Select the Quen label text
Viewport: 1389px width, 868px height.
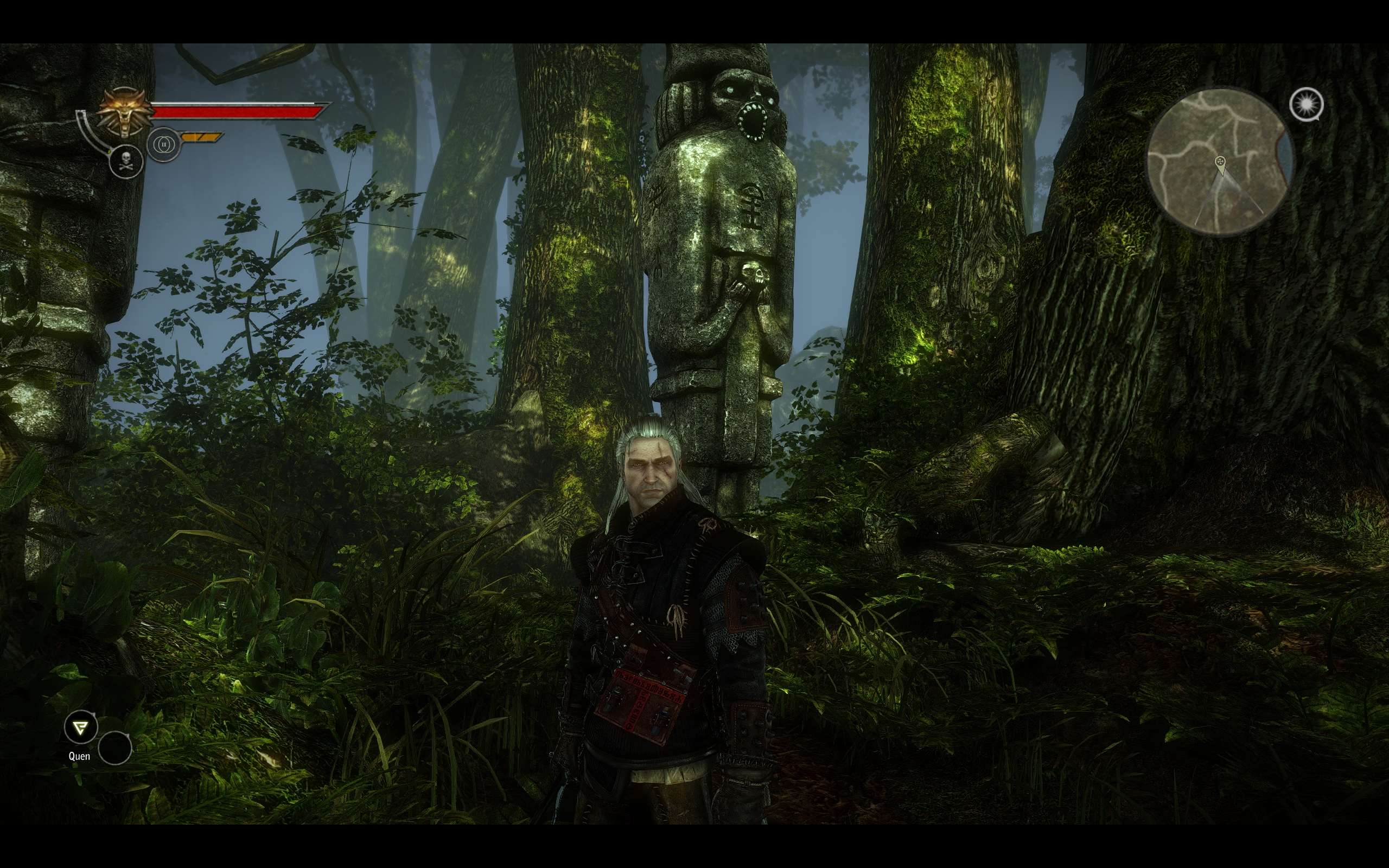[79, 756]
